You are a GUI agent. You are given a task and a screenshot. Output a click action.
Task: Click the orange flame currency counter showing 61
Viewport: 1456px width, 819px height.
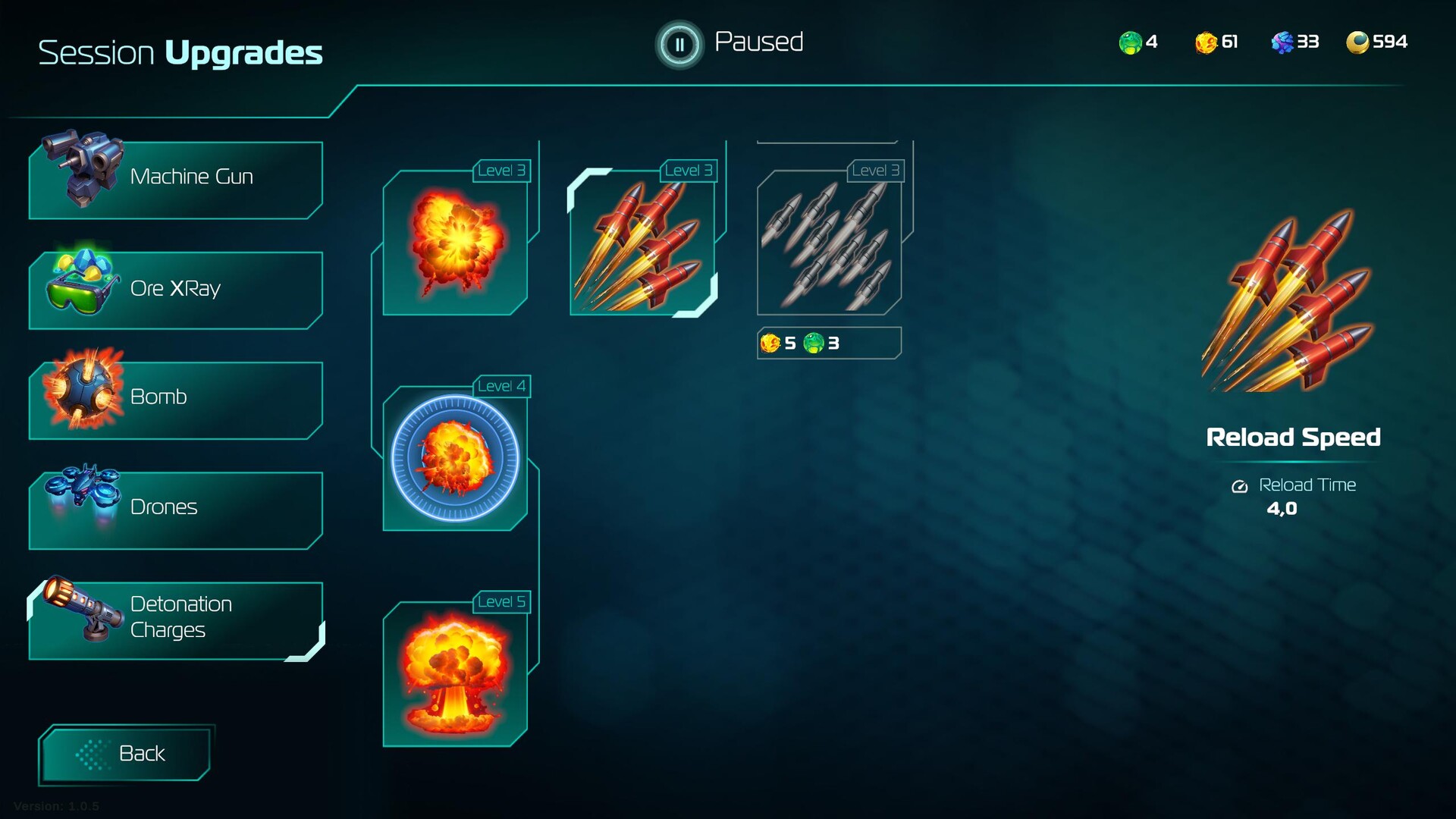tap(1214, 42)
